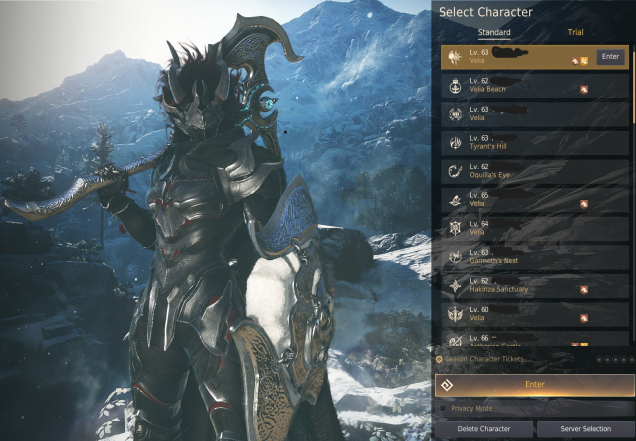Viewport: 636px width, 441px height.
Task: Select the Lv. 65 character in Velia
Action: 535,200
